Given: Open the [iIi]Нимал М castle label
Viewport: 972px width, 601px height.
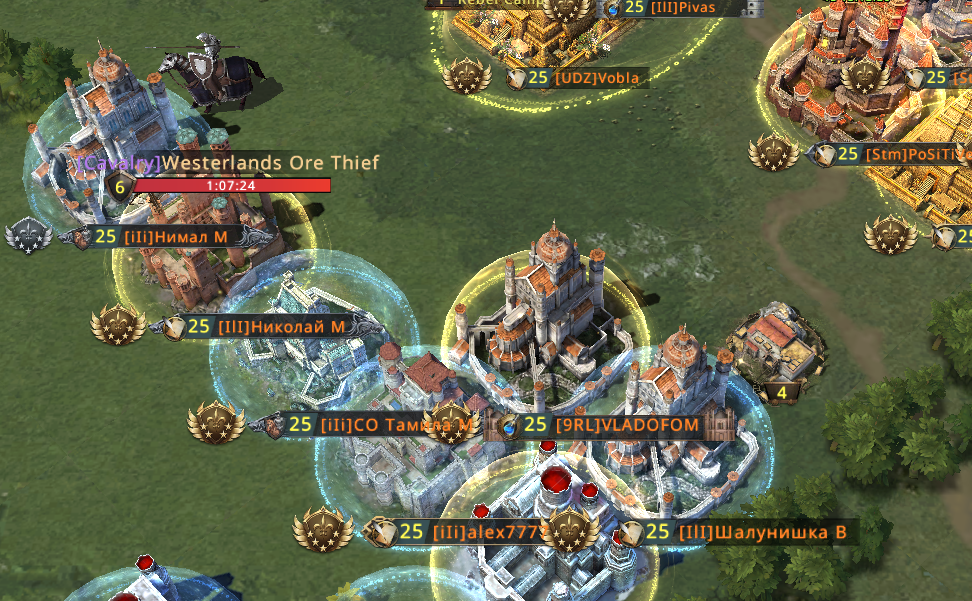Looking at the screenshot, I should pyautogui.click(x=176, y=237).
